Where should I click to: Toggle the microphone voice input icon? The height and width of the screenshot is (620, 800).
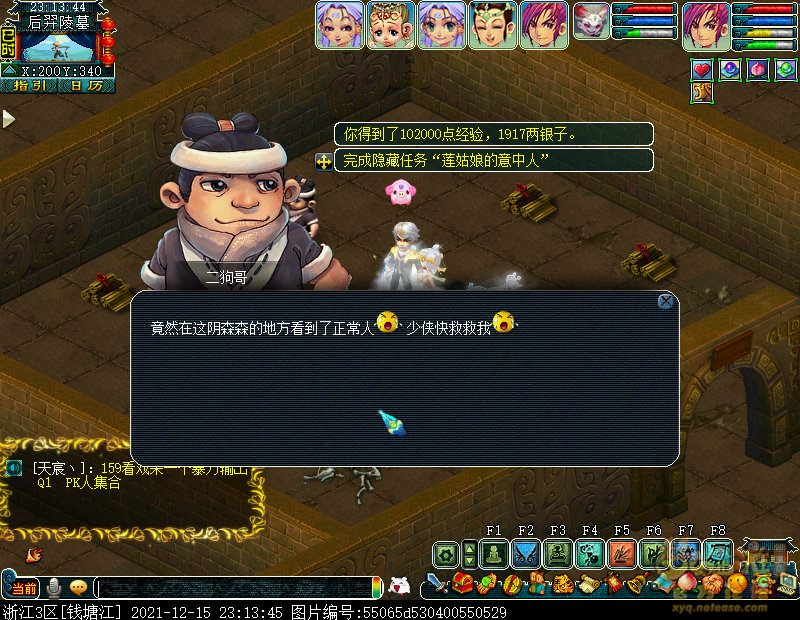[x=54, y=587]
